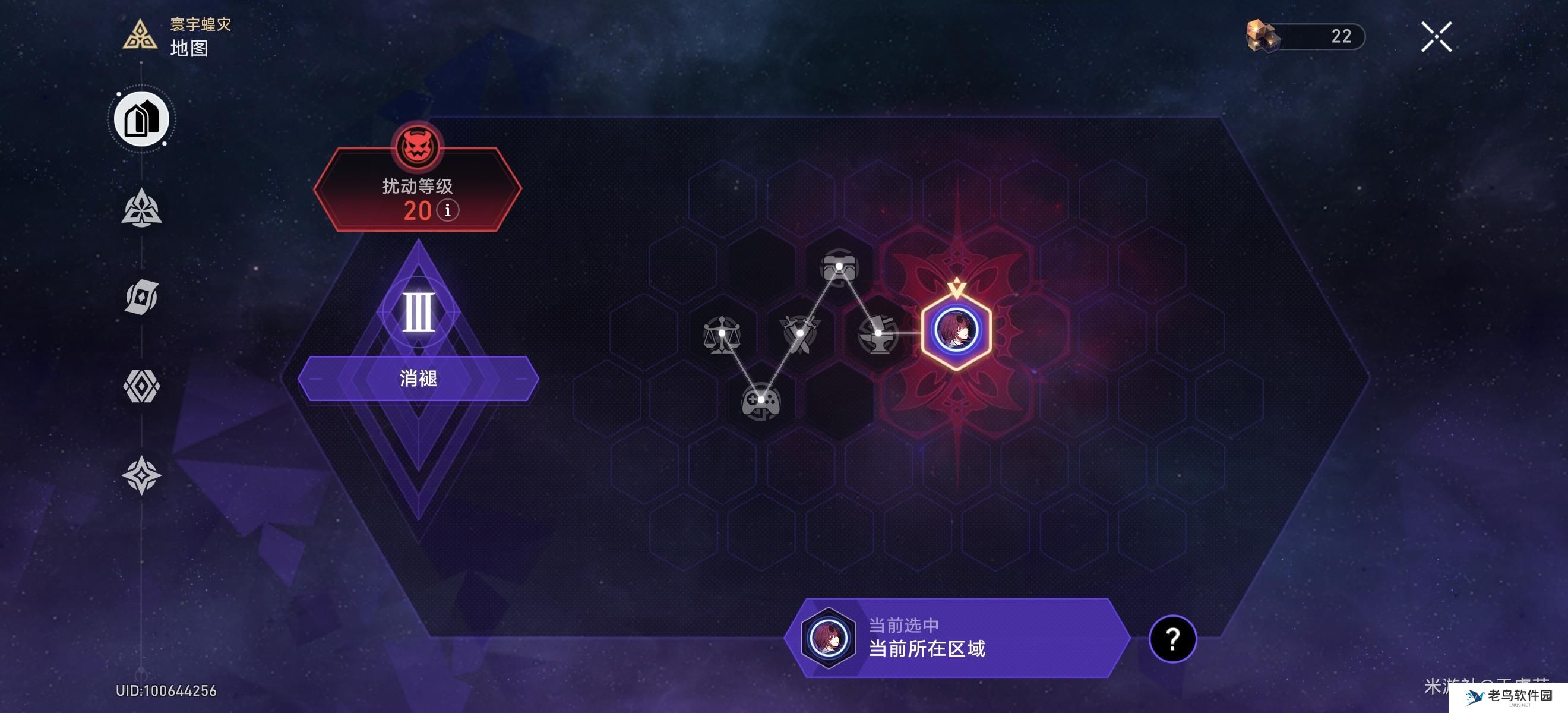This screenshot has width=1568, height=713.
Task: Open the current map view in the sidebar
Action: click(x=141, y=119)
